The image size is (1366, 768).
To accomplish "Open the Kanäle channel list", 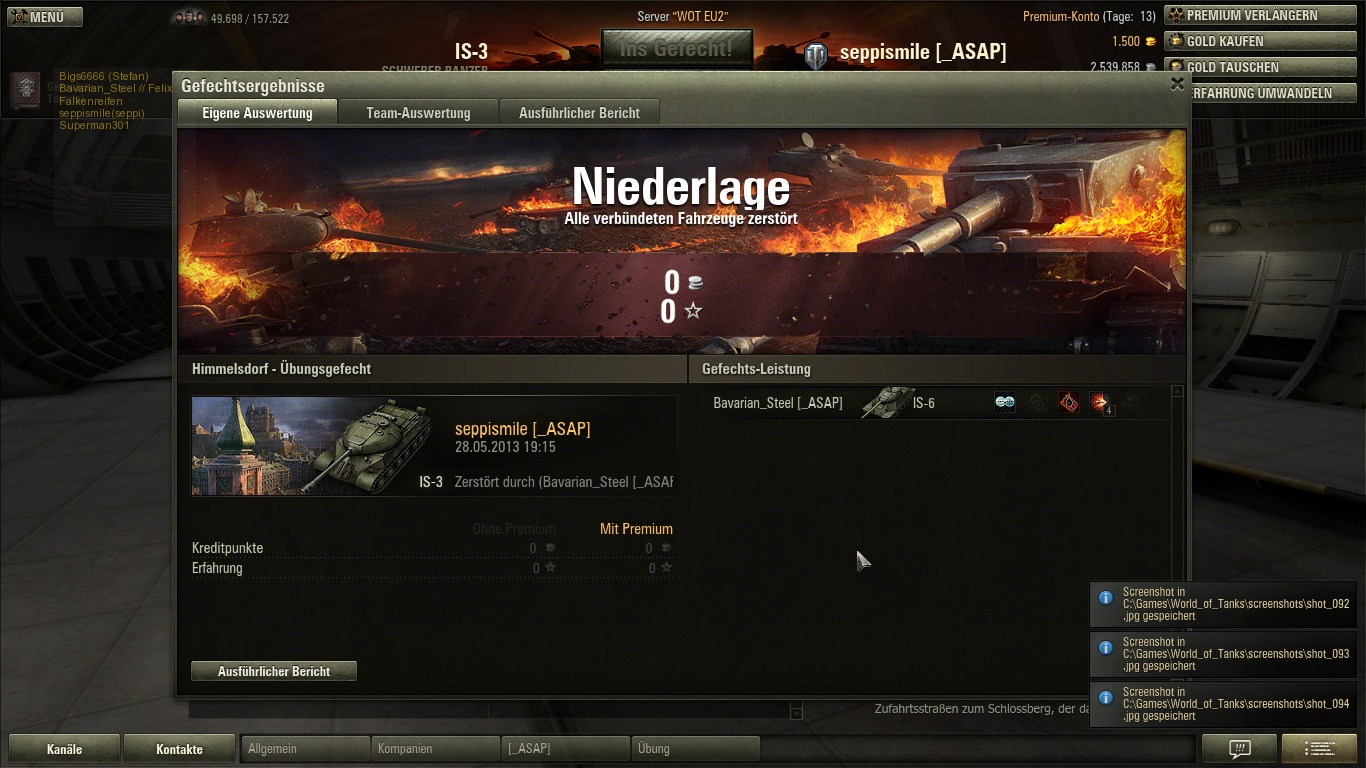I will click(x=64, y=749).
